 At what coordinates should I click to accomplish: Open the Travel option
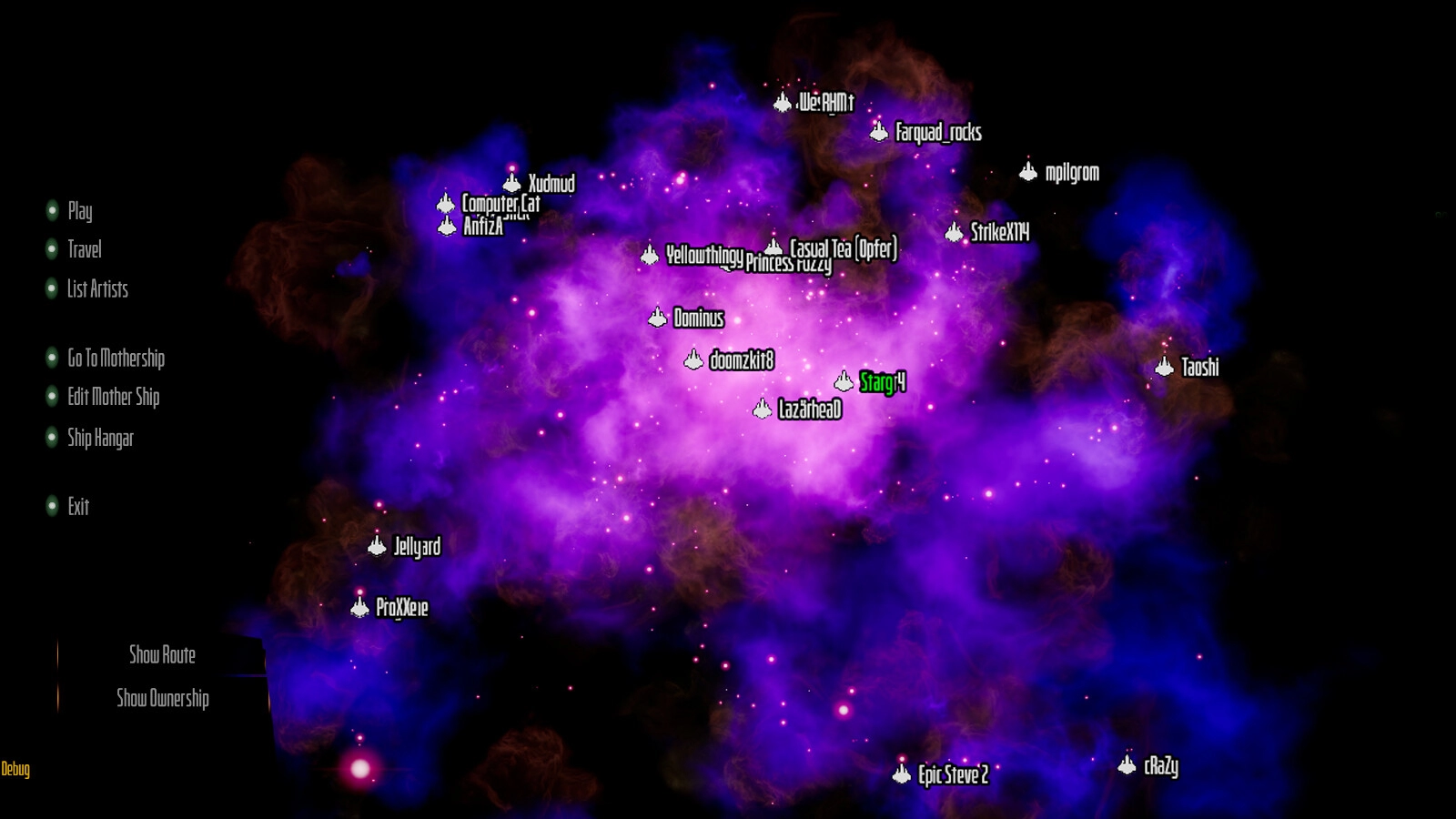coord(84,249)
